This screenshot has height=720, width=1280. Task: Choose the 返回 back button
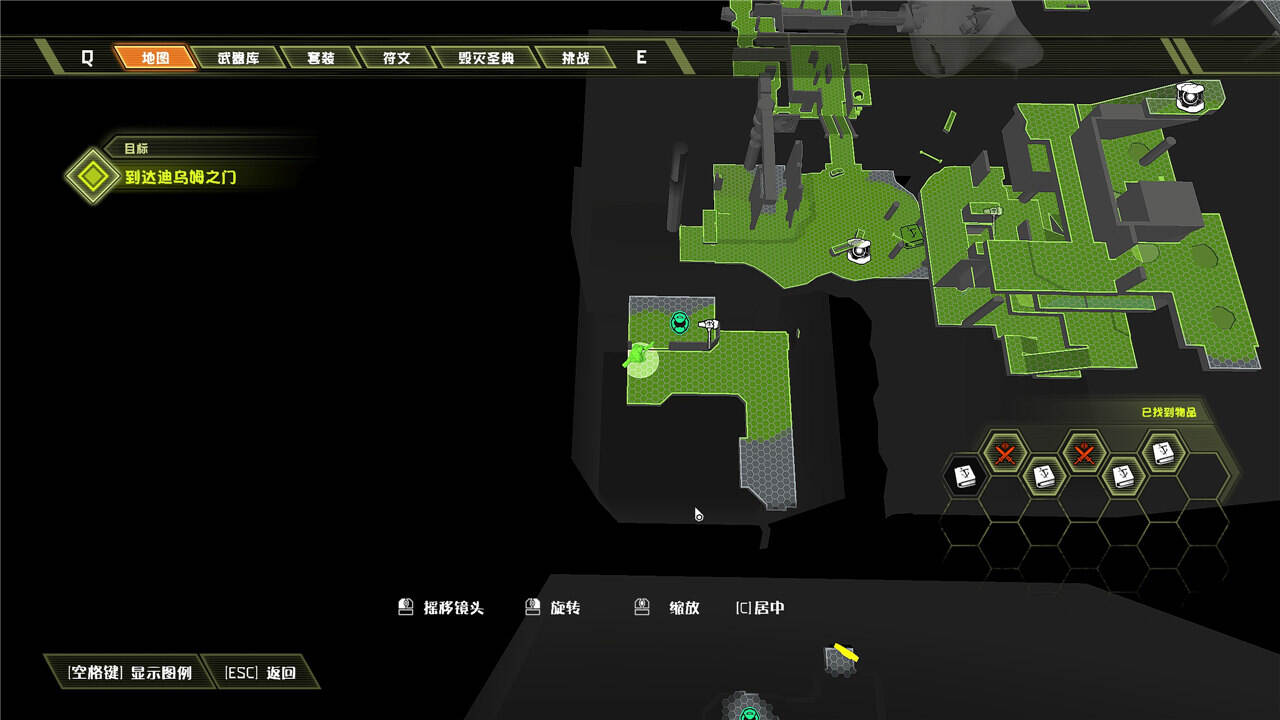260,673
